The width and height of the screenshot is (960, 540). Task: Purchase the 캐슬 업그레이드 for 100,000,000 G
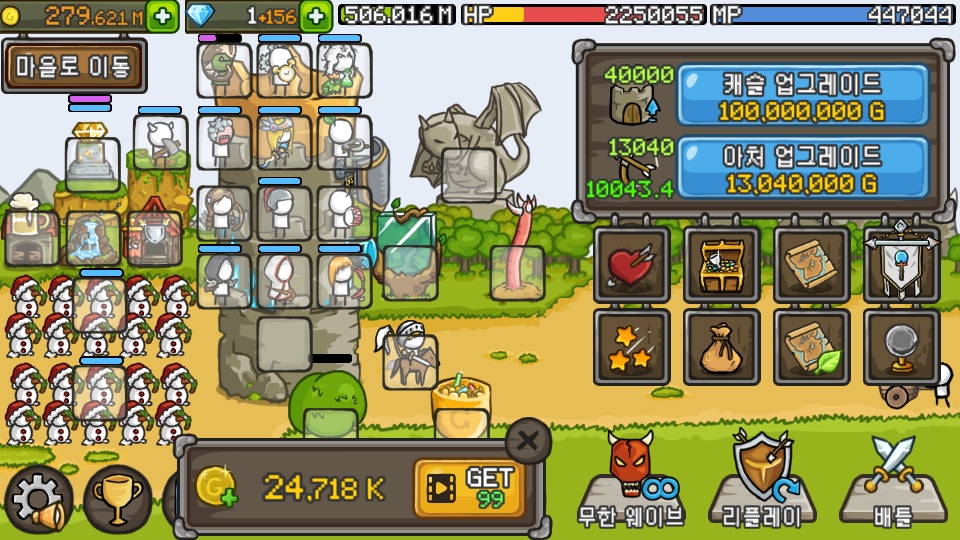pos(802,96)
